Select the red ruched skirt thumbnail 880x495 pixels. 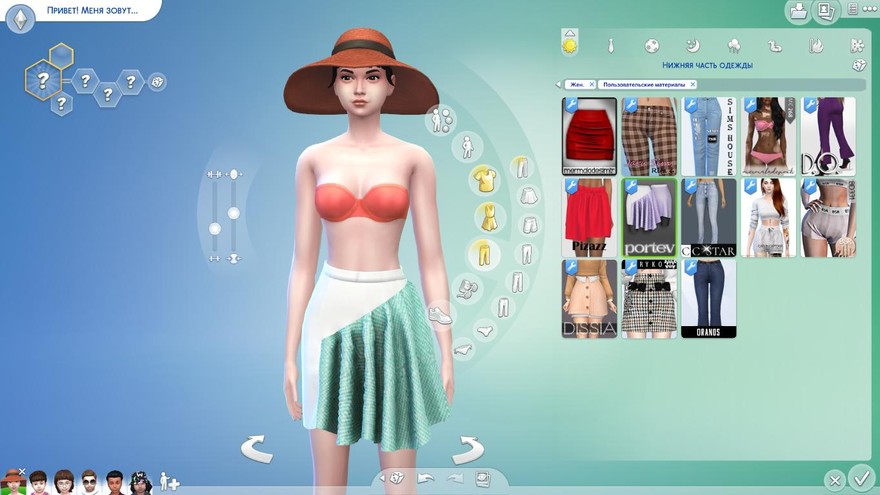[x=589, y=136]
